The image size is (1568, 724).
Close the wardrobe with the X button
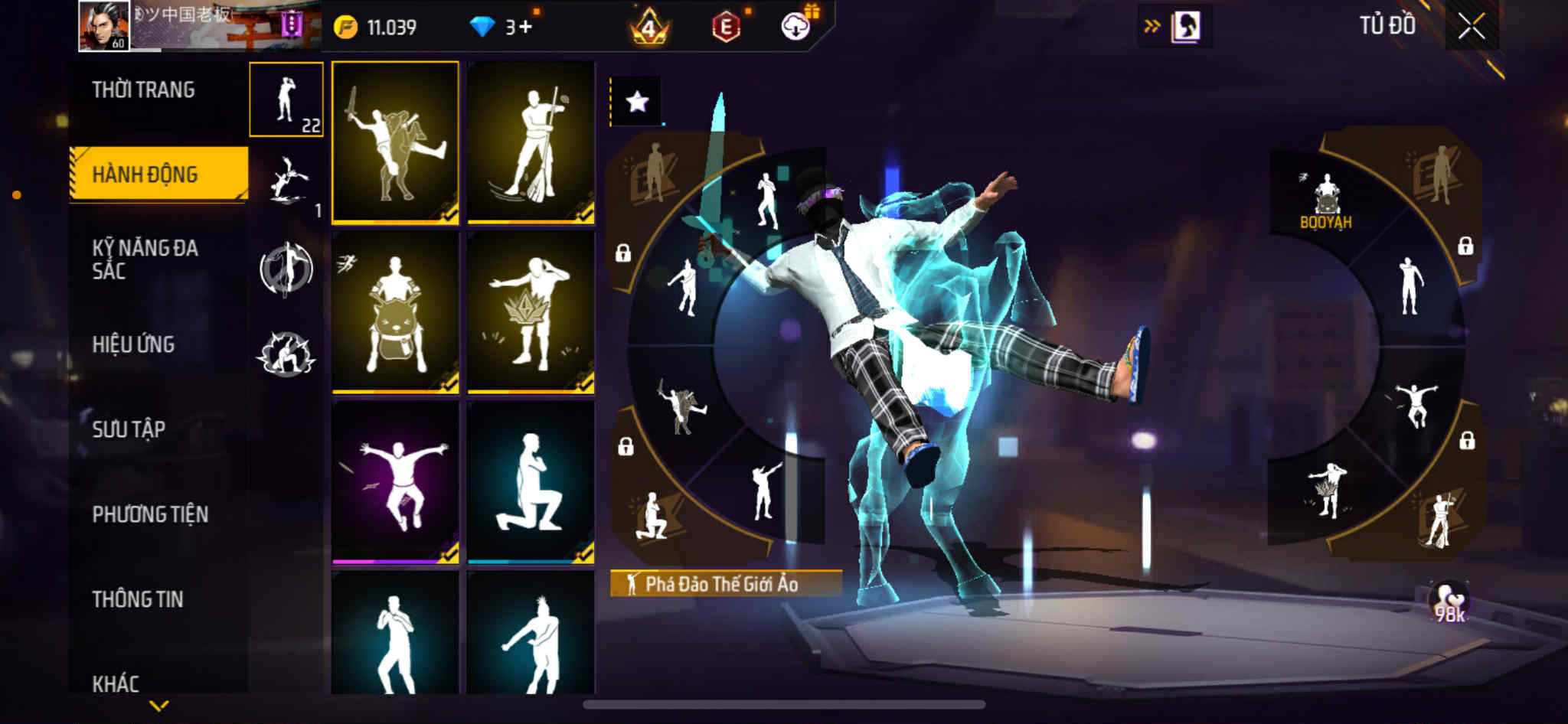[x=1471, y=27]
